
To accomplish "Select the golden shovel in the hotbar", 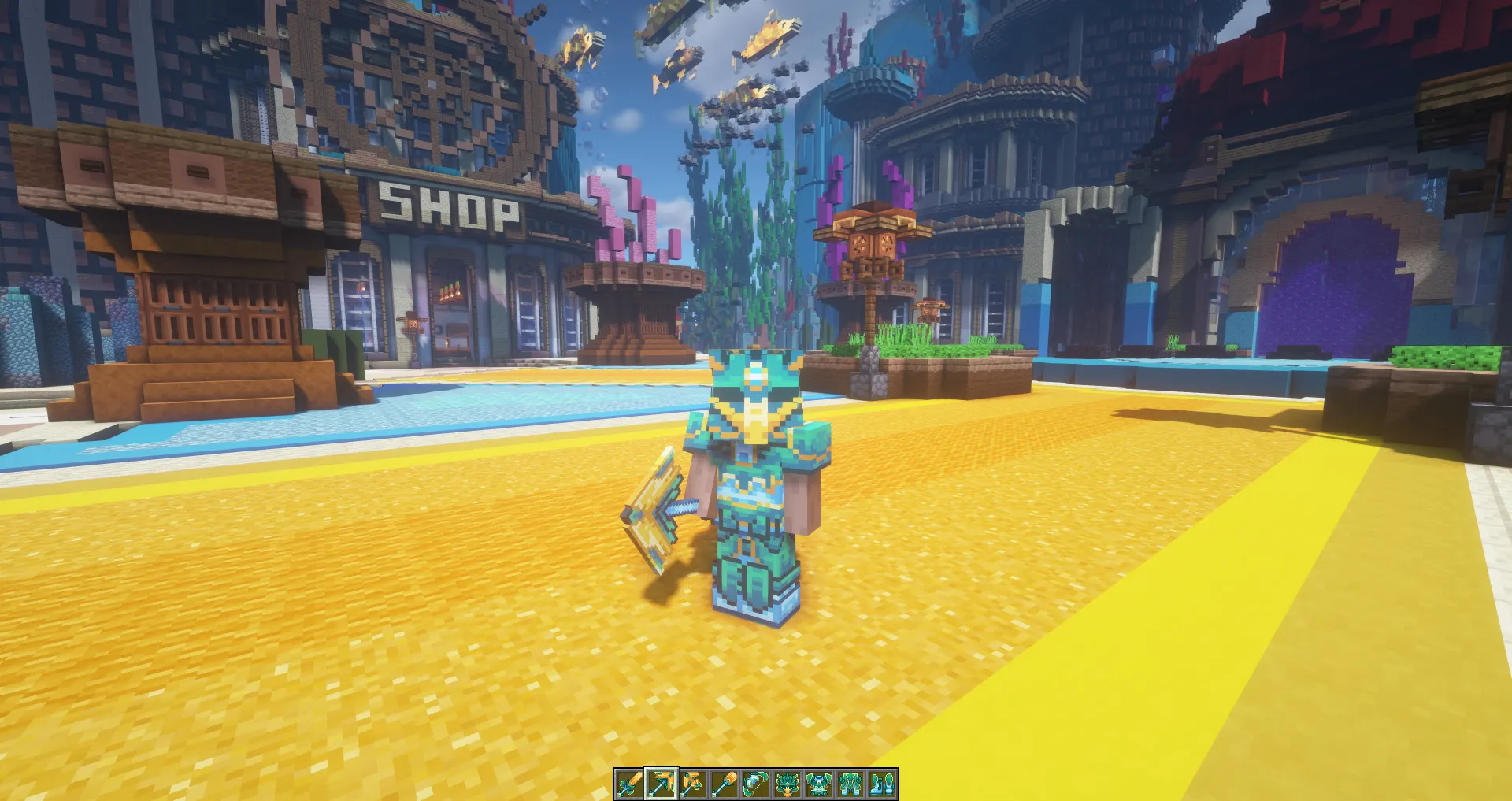I will pyautogui.click(x=724, y=784).
